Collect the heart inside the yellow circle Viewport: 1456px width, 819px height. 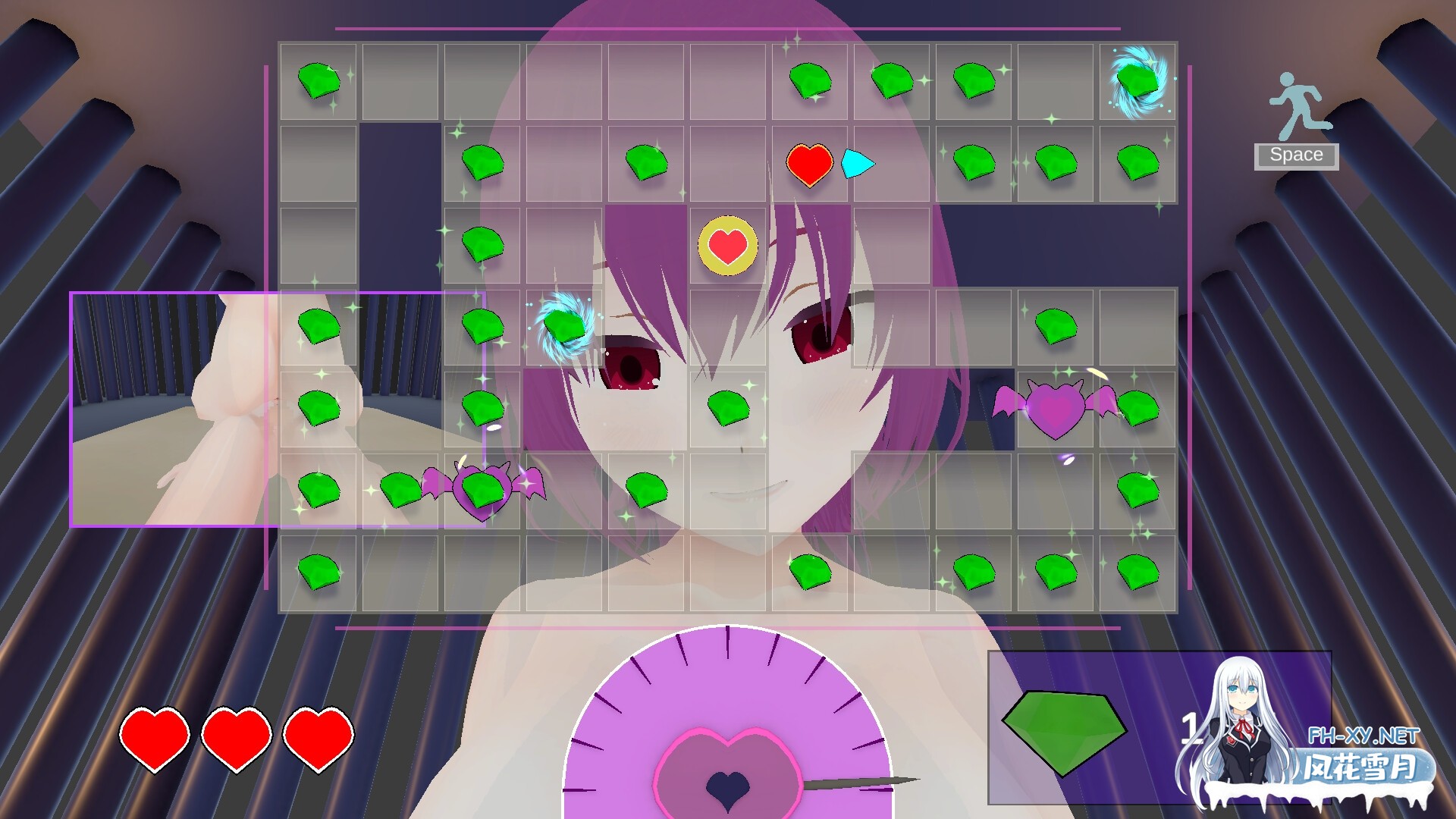(726, 244)
